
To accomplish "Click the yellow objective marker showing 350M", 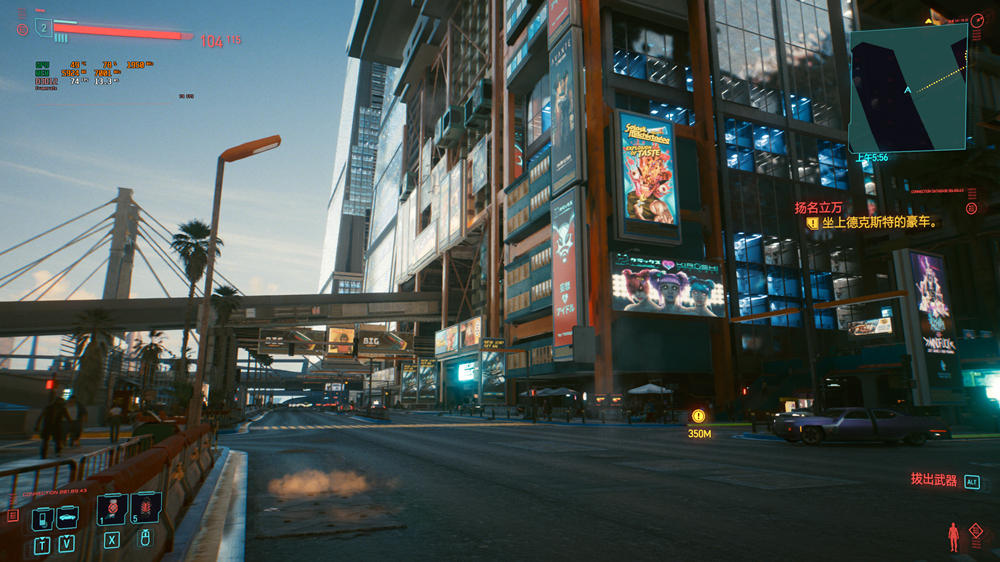I will pyautogui.click(x=698, y=416).
